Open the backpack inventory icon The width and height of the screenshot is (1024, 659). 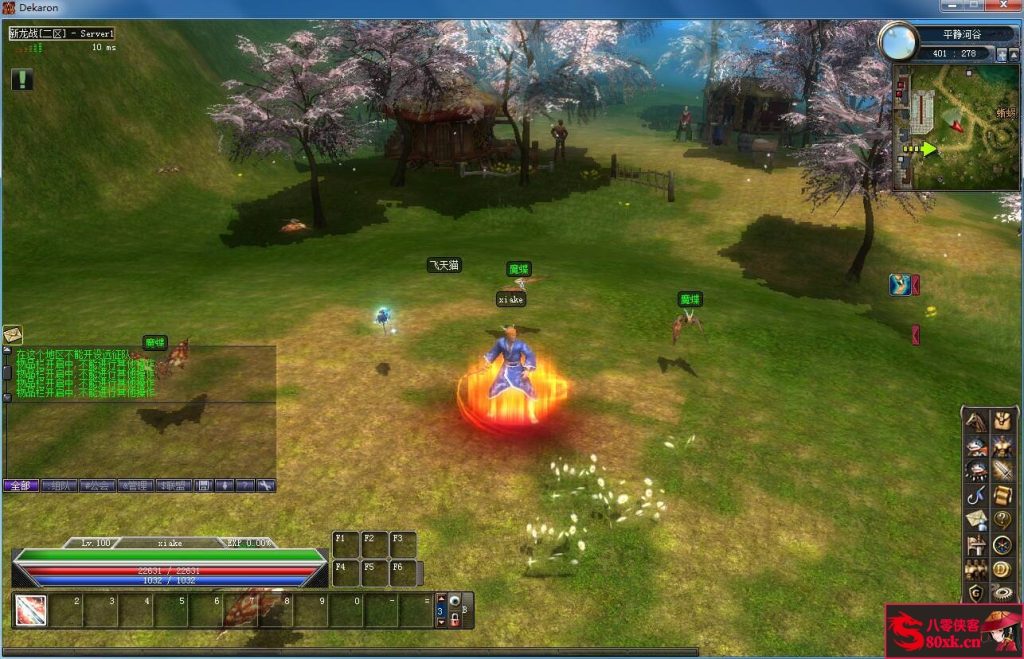[x=1001, y=422]
